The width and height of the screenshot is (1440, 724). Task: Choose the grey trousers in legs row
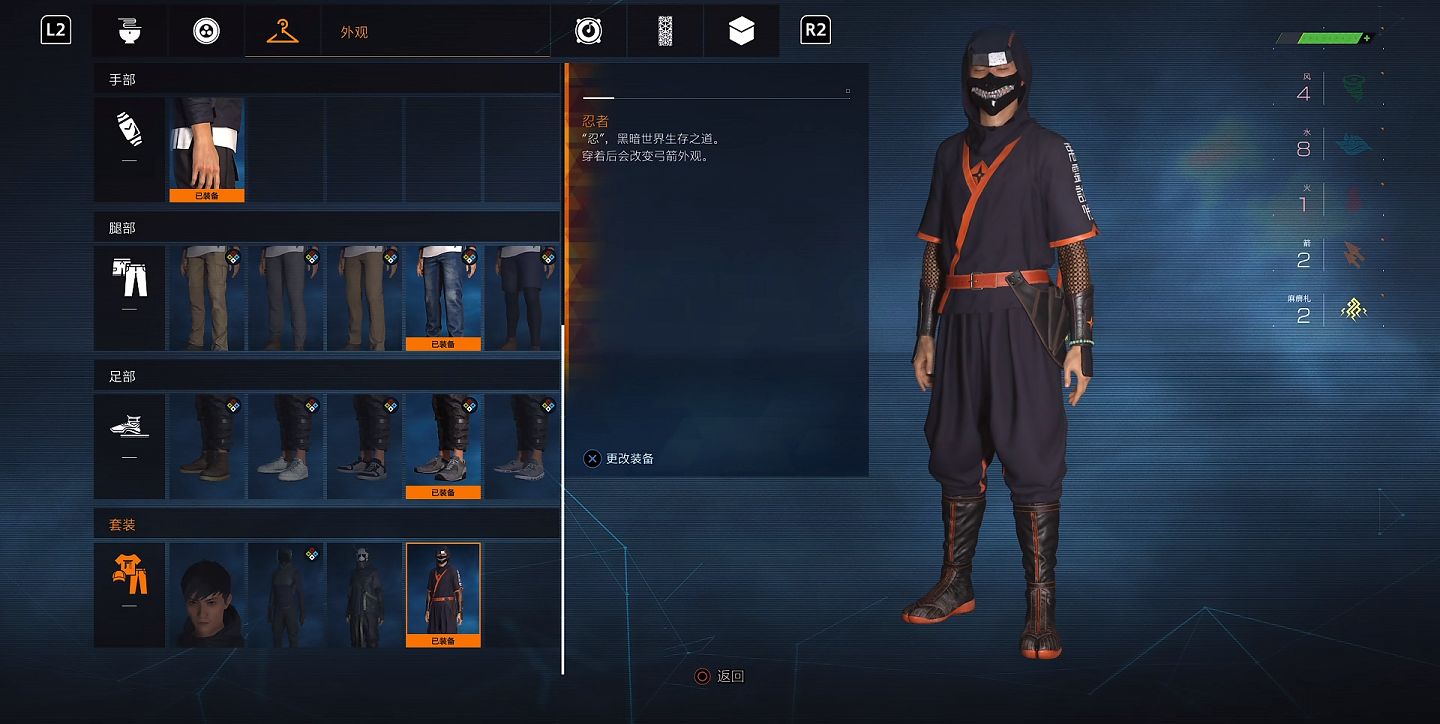coord(286,298)
